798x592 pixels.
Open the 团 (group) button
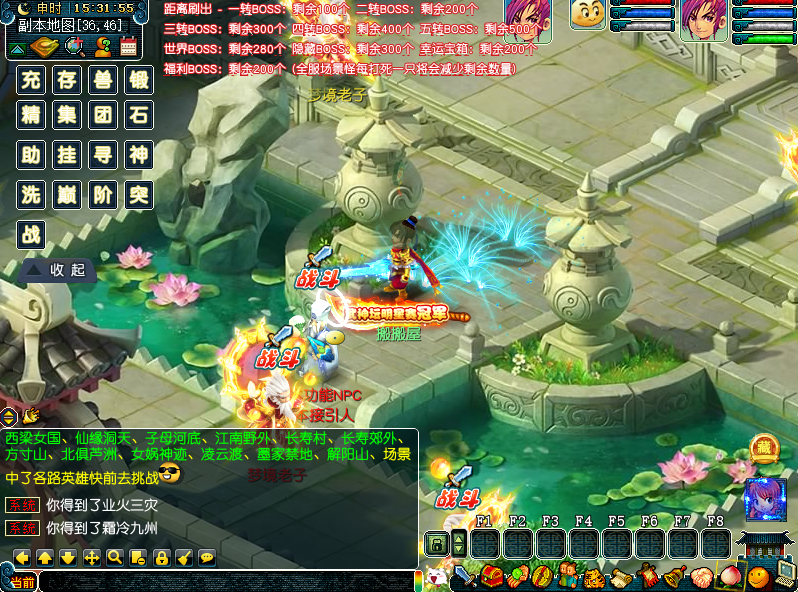click(103, 116)
